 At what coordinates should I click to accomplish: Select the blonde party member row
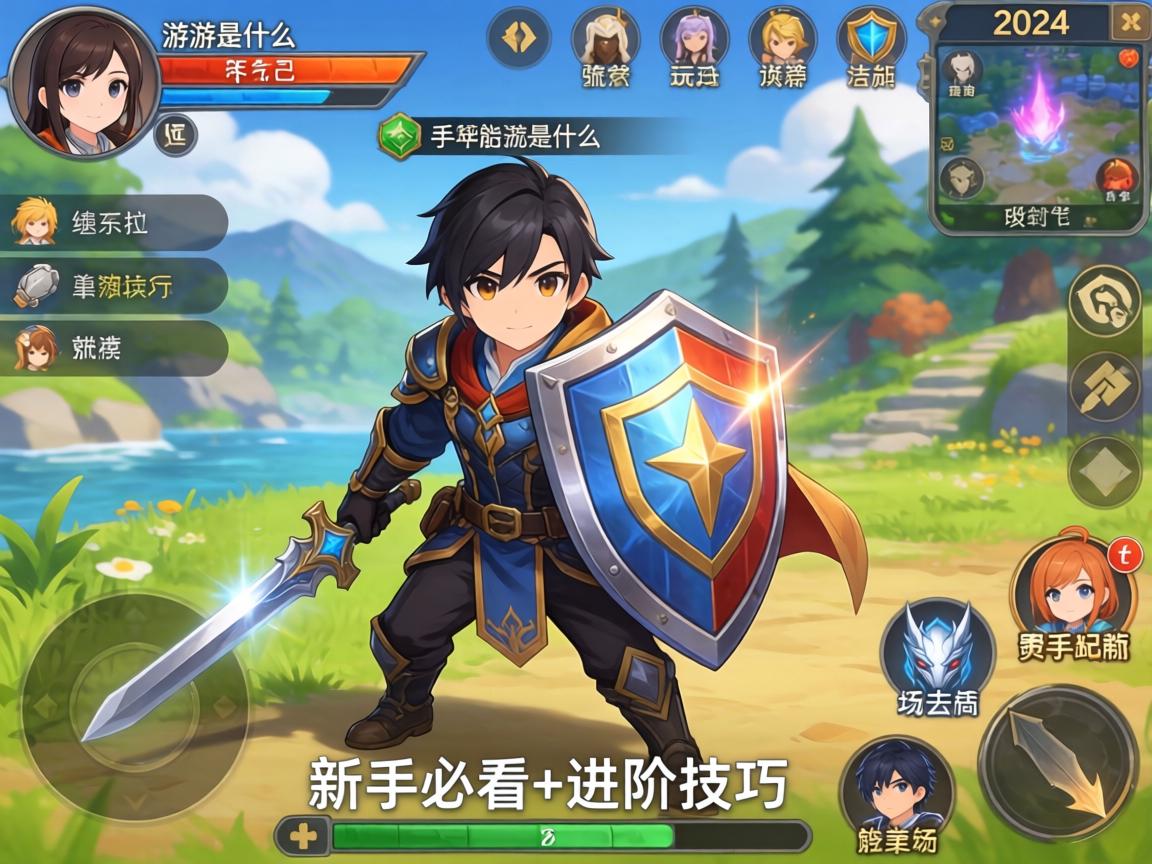tap(115, 222)
